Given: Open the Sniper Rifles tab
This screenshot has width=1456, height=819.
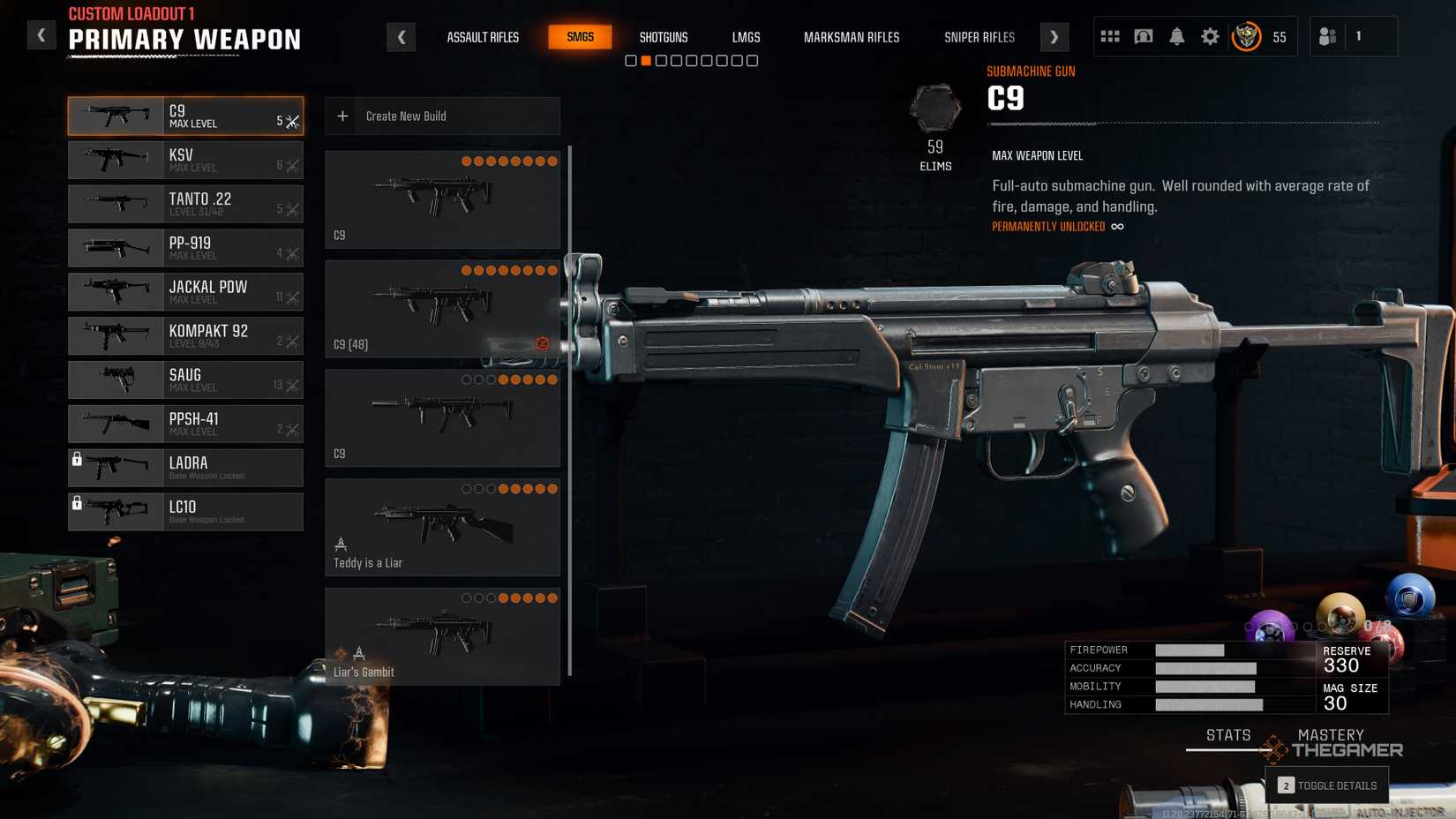Looking at the screenshot, I should click(979, 37).
